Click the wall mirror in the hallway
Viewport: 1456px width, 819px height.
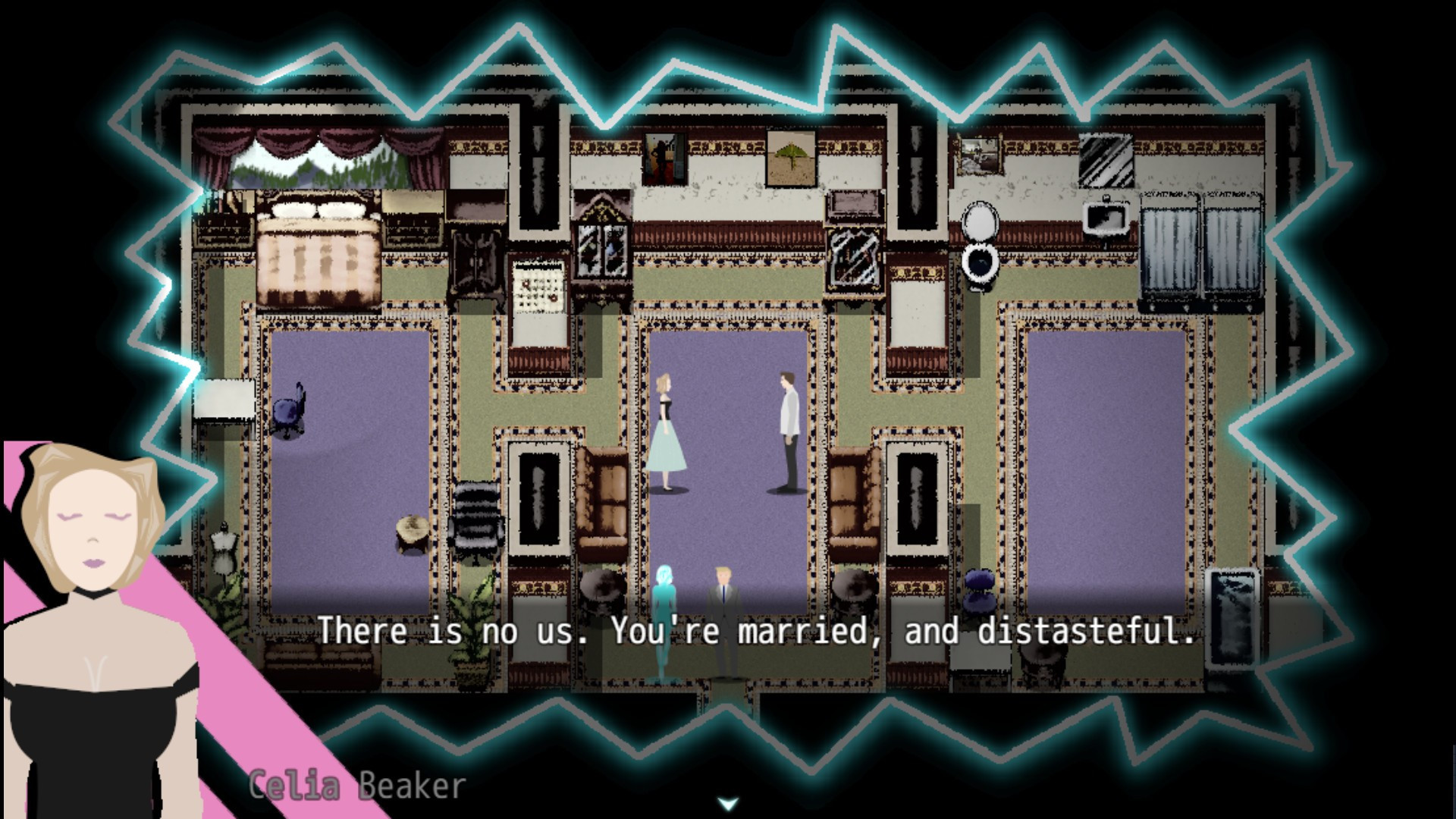coord(855,258)
